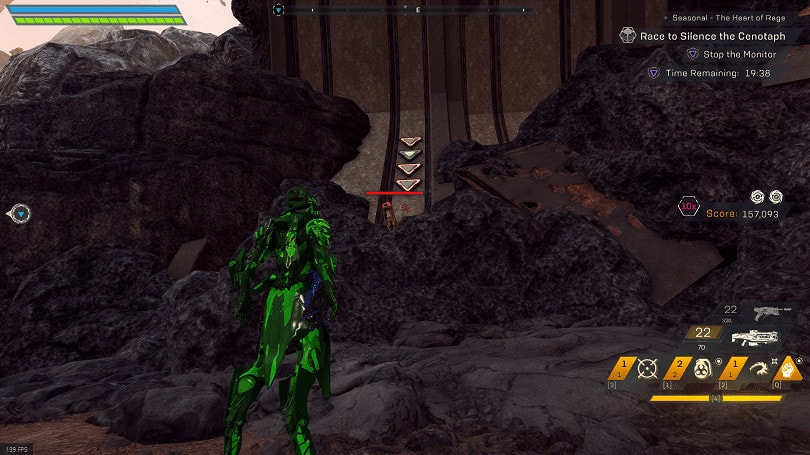810x455 pixels.
Task: Activate the fist ultimate ability triangle
Action: [x=790, y=369]
